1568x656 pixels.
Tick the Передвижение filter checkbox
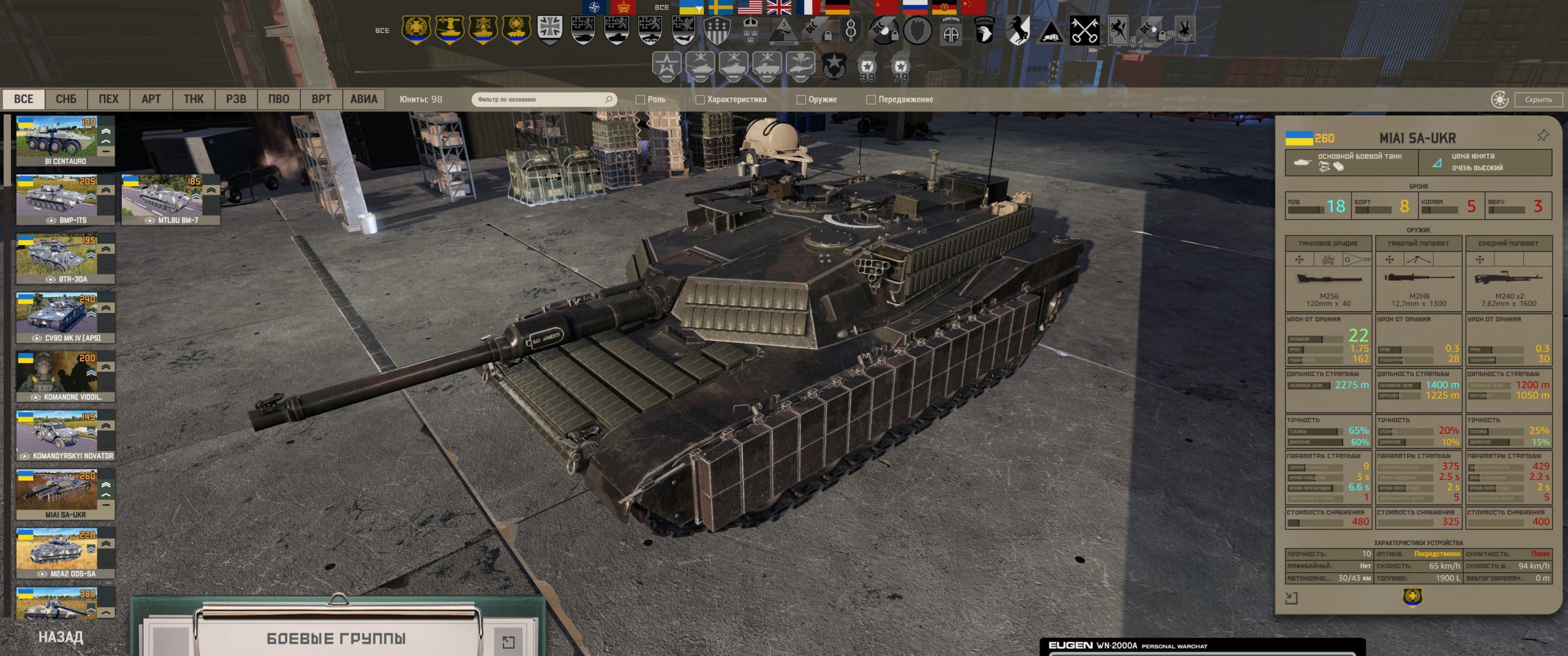click(871, 100)
